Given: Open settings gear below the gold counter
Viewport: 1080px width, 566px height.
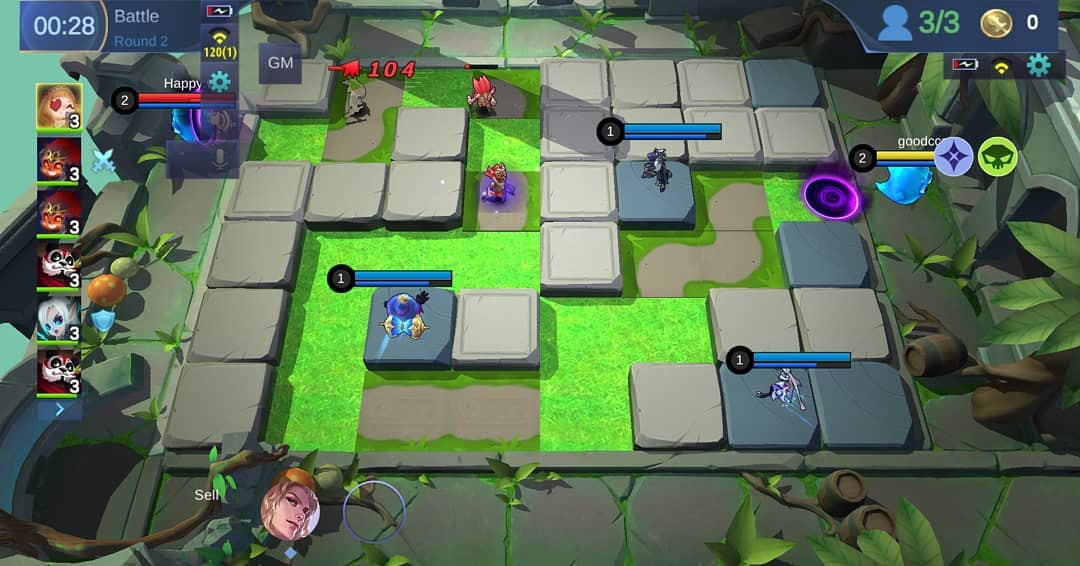Looking at the screenshot, I should coord(1039,66).
